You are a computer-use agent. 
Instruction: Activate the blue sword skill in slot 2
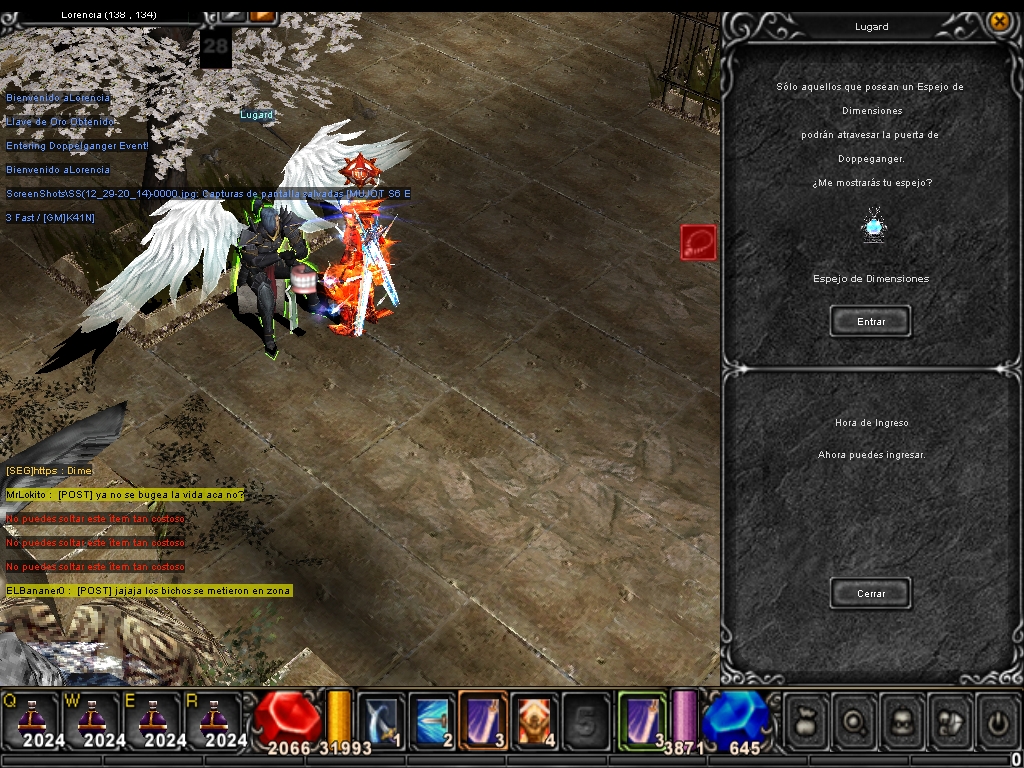click(432, 720)
